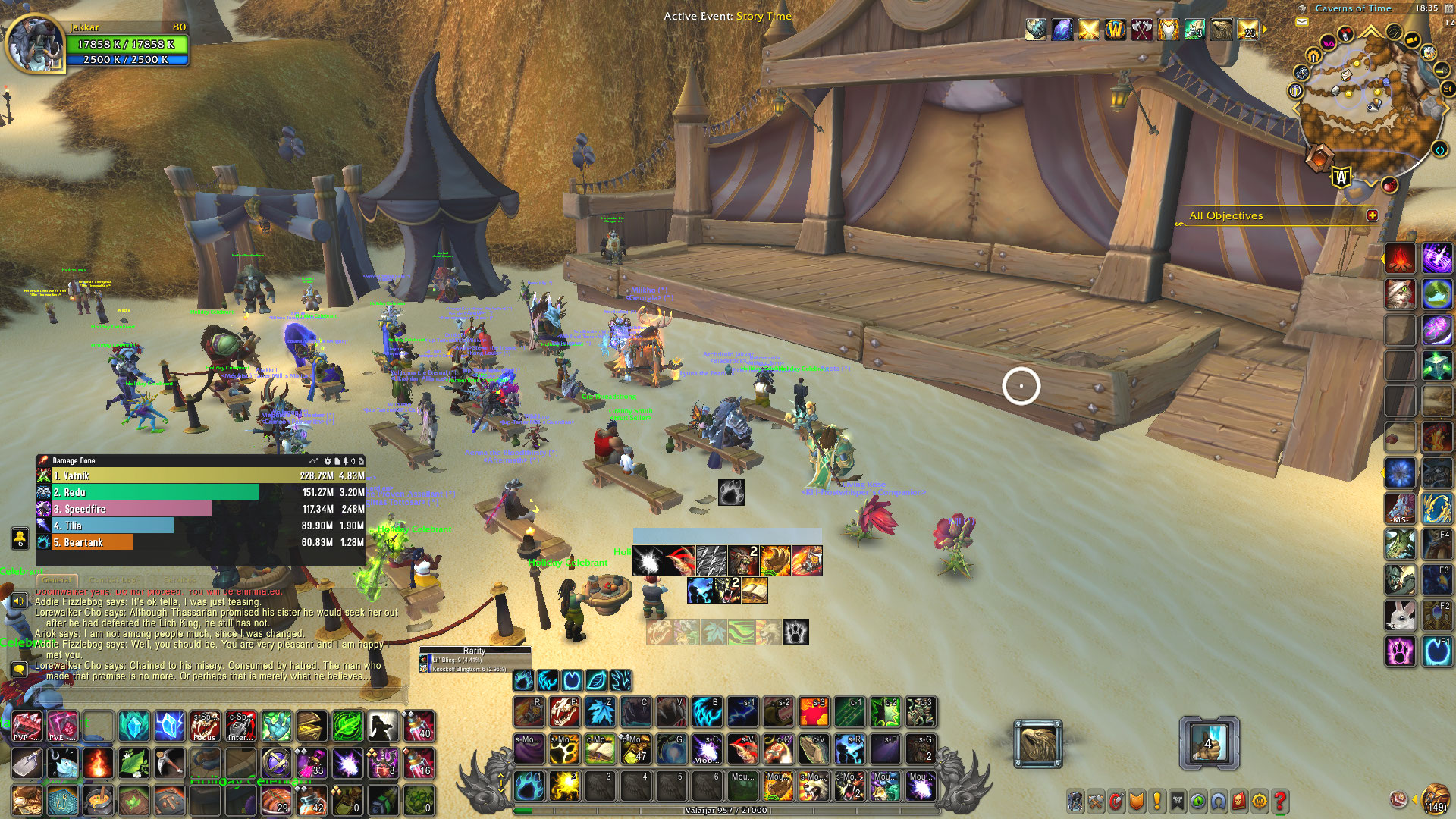The width and height of the screenshot is (1456, 819).
Task: Toggle the report icon on the damage meter
Action: pos(337,460)
